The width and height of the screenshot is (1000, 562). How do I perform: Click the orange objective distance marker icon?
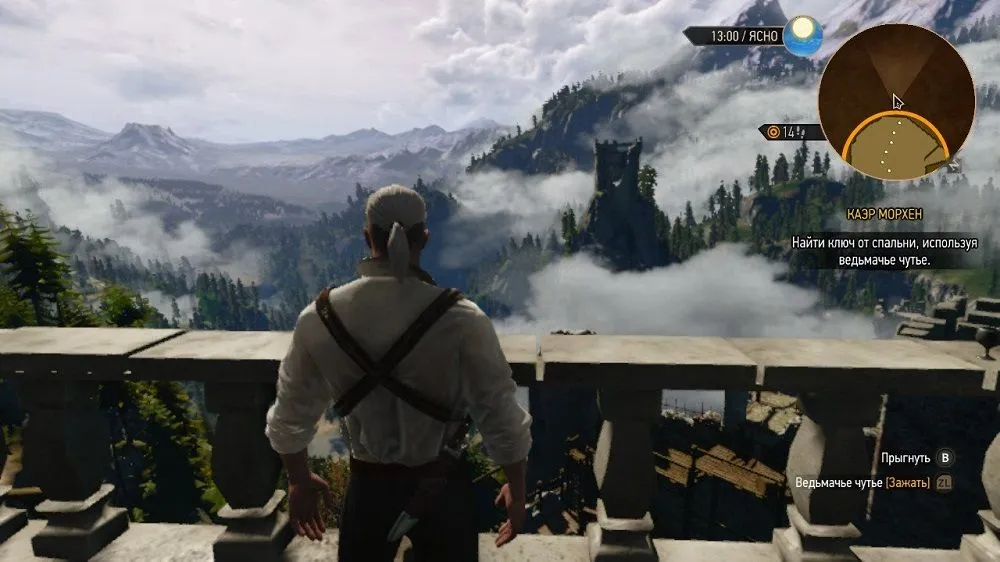pyautogui.click(x=772, y=132)
